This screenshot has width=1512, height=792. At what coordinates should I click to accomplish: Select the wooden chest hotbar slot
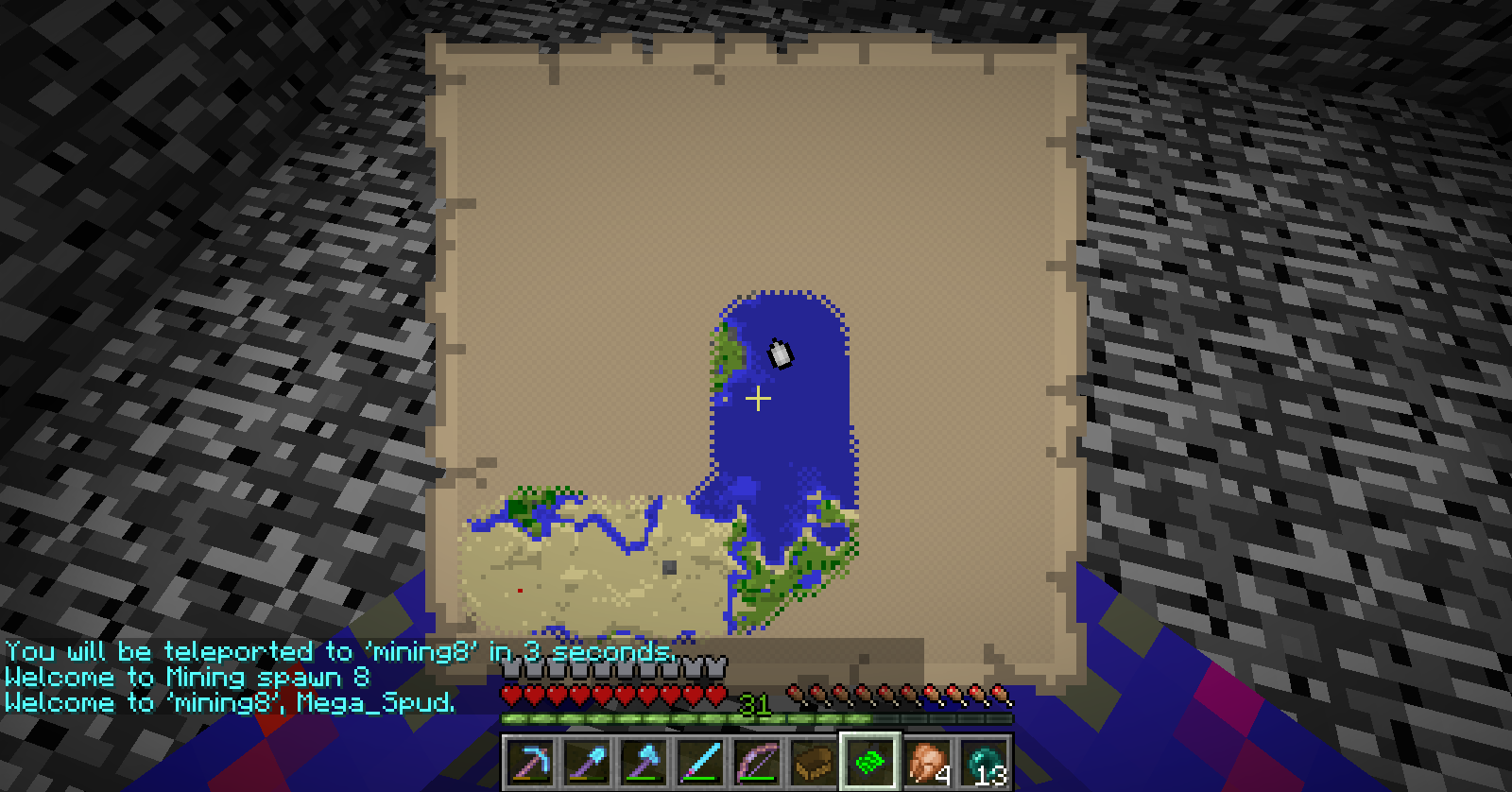pos(814,762)
